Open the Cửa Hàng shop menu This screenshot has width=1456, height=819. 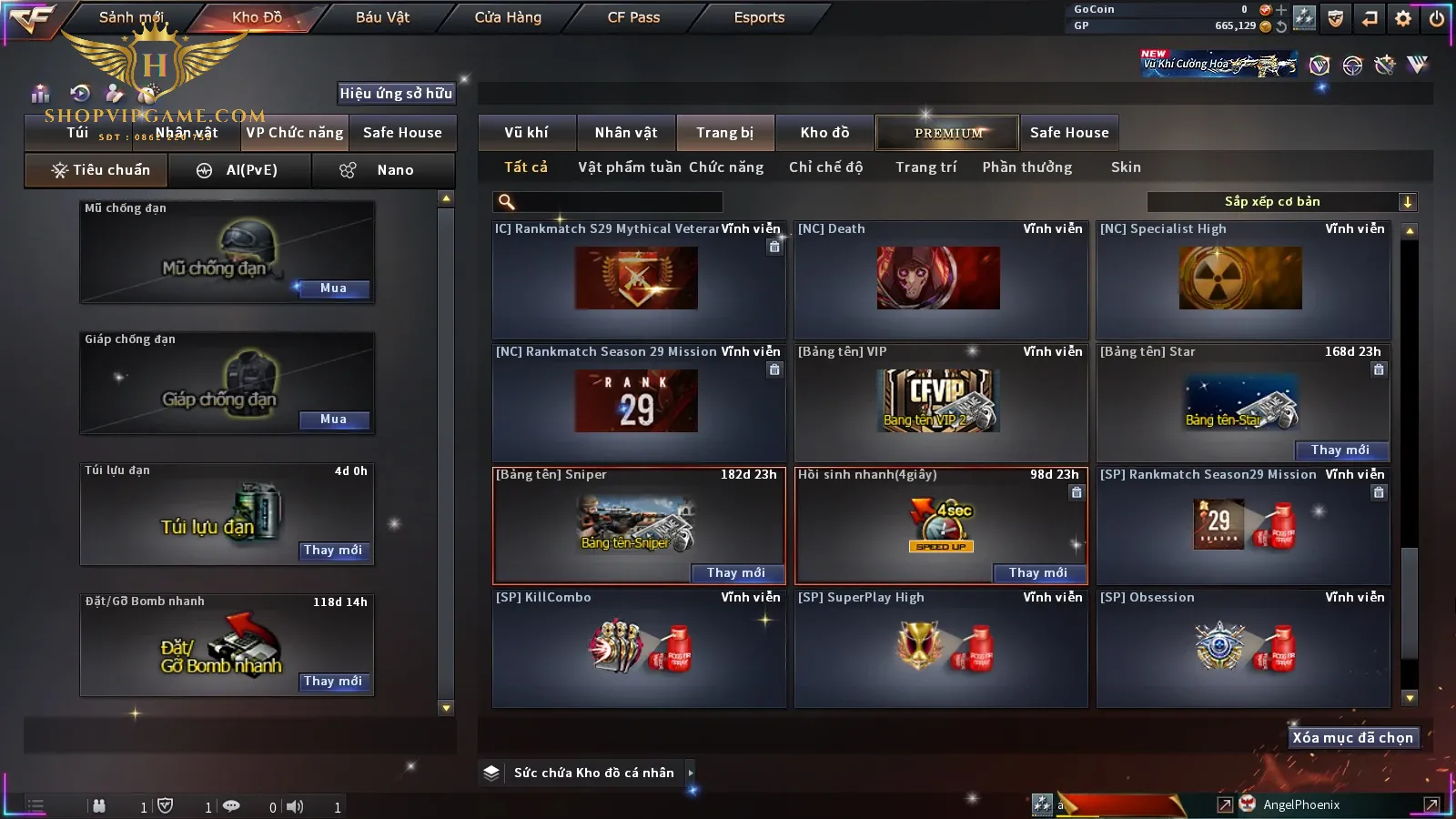[508, 17]
